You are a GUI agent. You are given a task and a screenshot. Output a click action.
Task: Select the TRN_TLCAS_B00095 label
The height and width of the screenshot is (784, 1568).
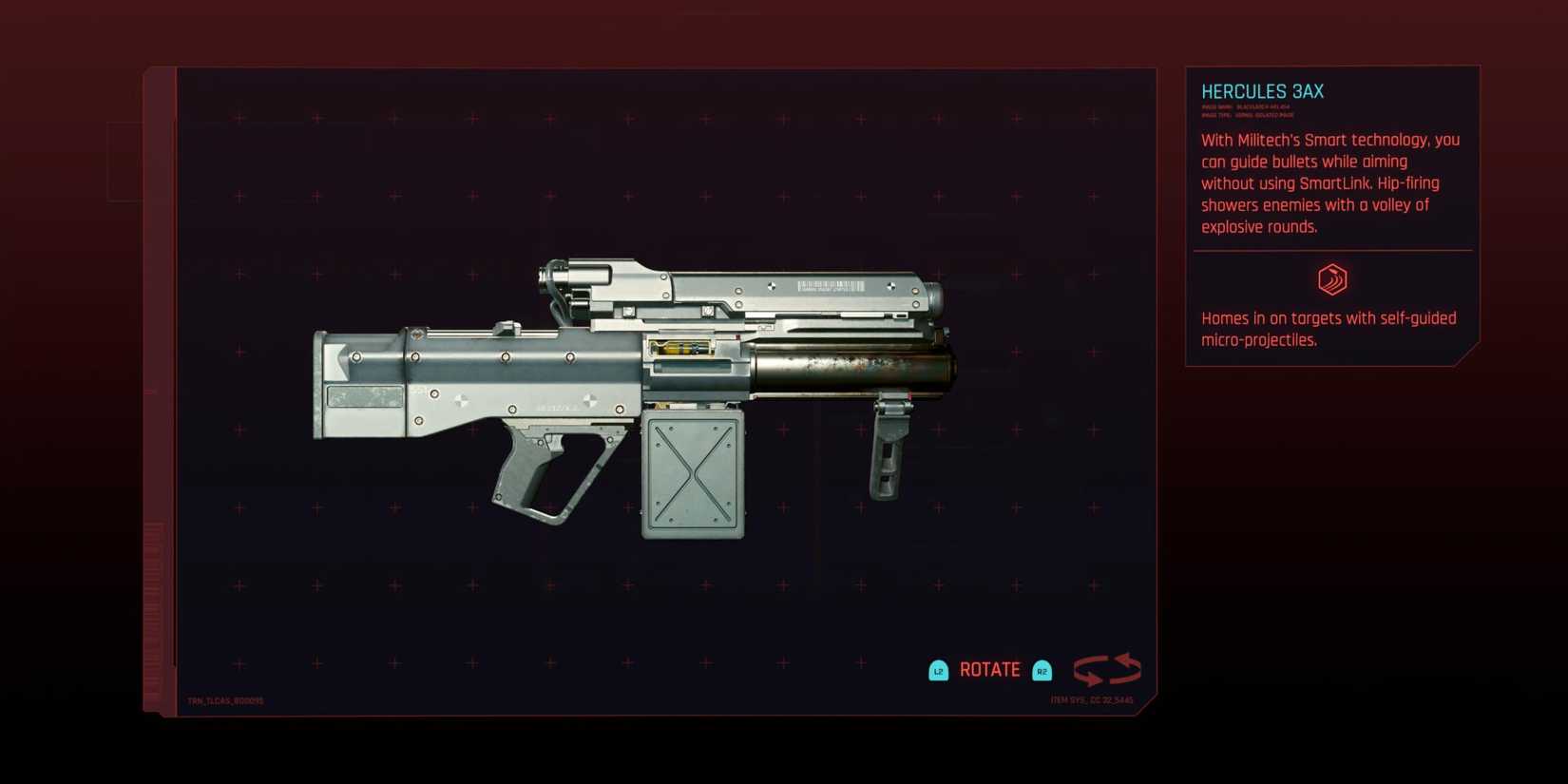tap(226, 700)
